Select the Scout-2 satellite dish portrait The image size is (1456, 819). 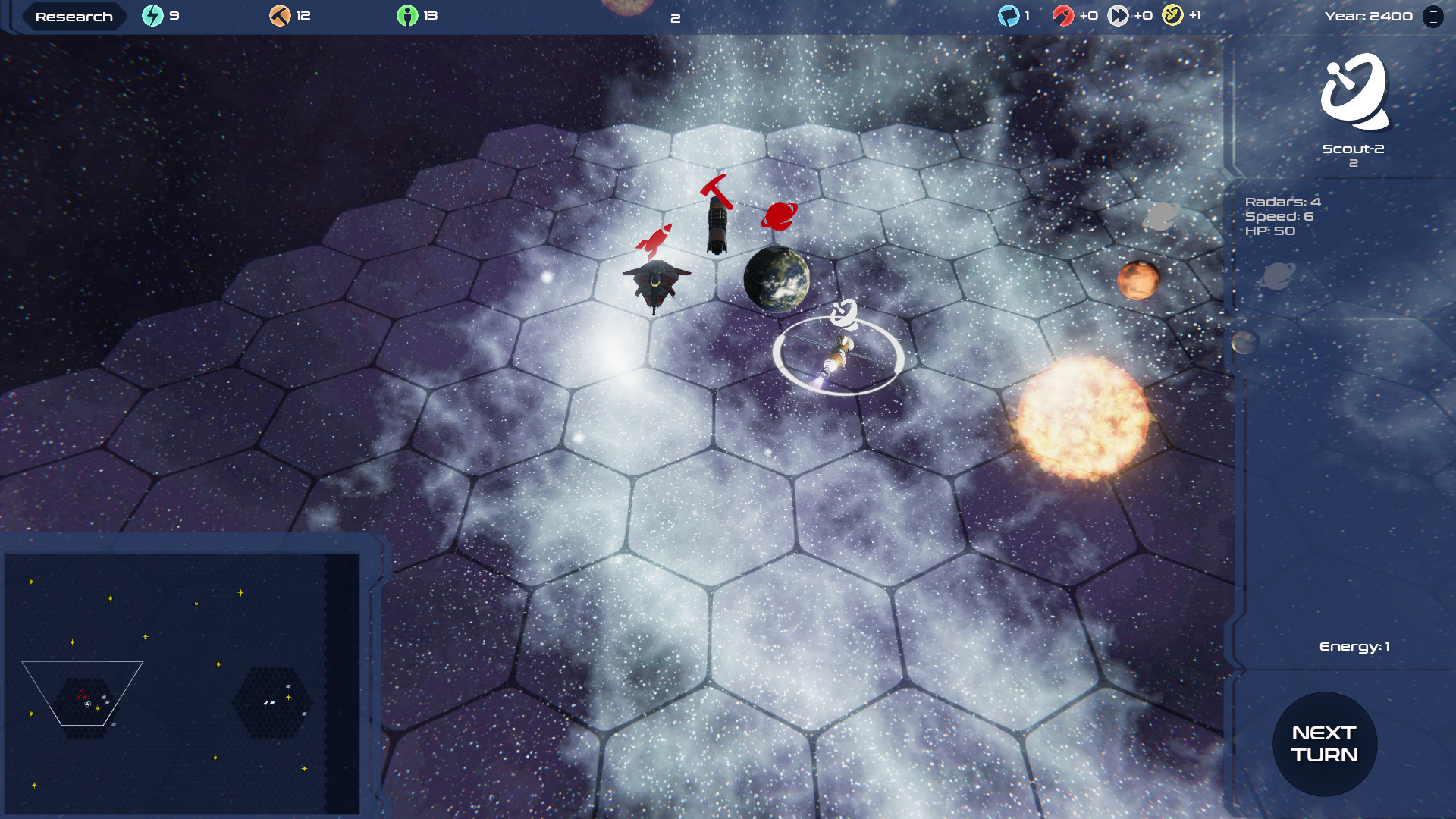click(1354, 91)
